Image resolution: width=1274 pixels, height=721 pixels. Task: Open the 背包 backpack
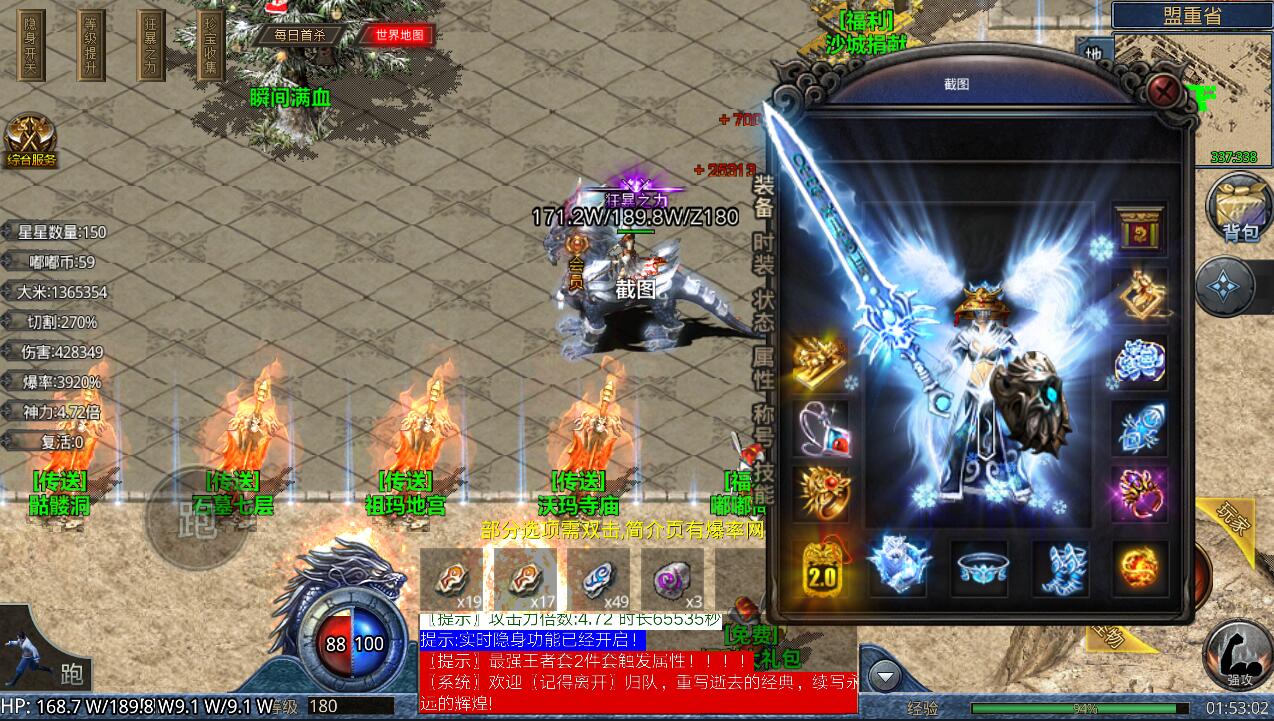click(x=1238, y=207)
